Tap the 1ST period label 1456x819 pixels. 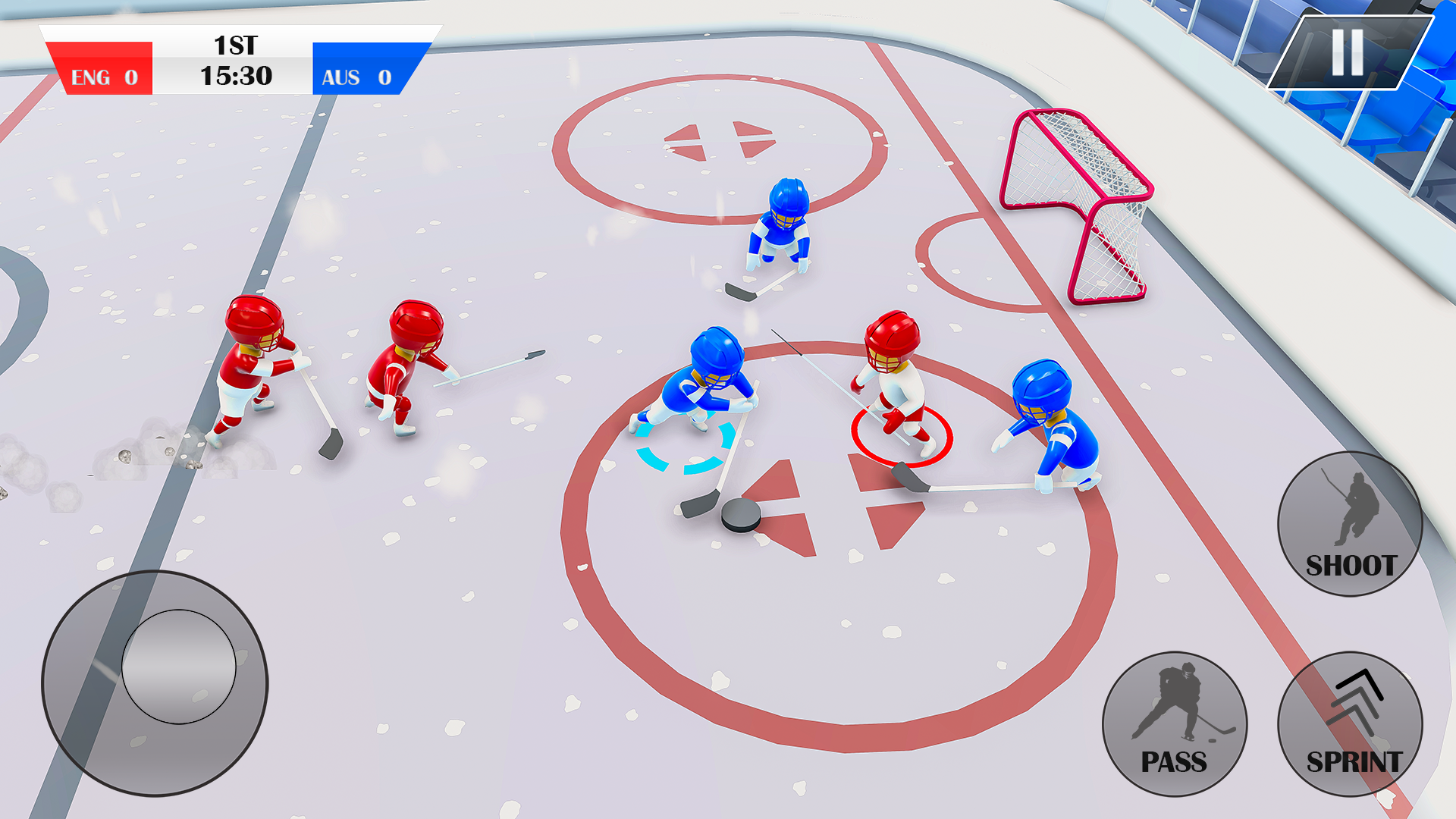(235, 45)
